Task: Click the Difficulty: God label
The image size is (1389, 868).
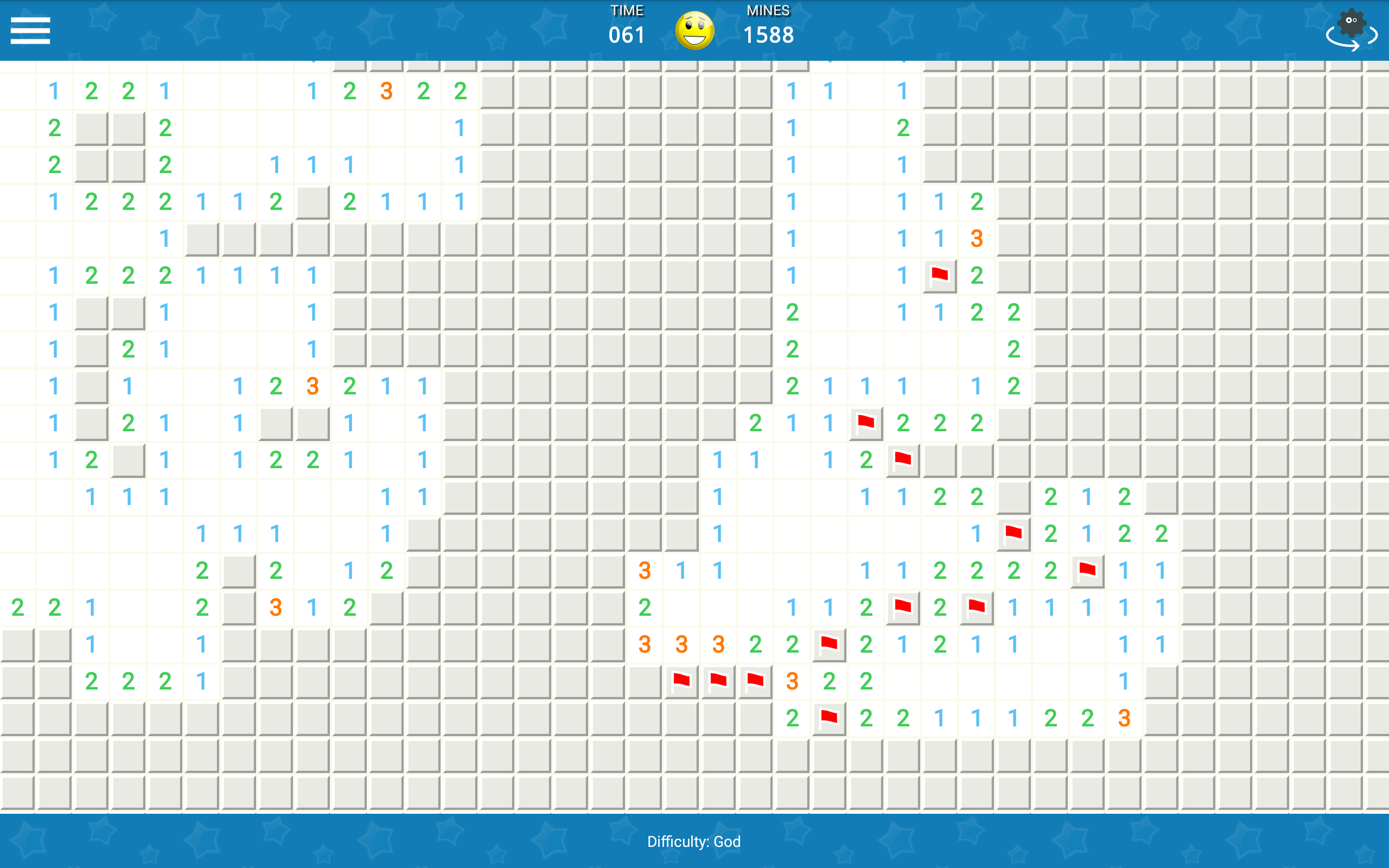Action: click(694, 841)
